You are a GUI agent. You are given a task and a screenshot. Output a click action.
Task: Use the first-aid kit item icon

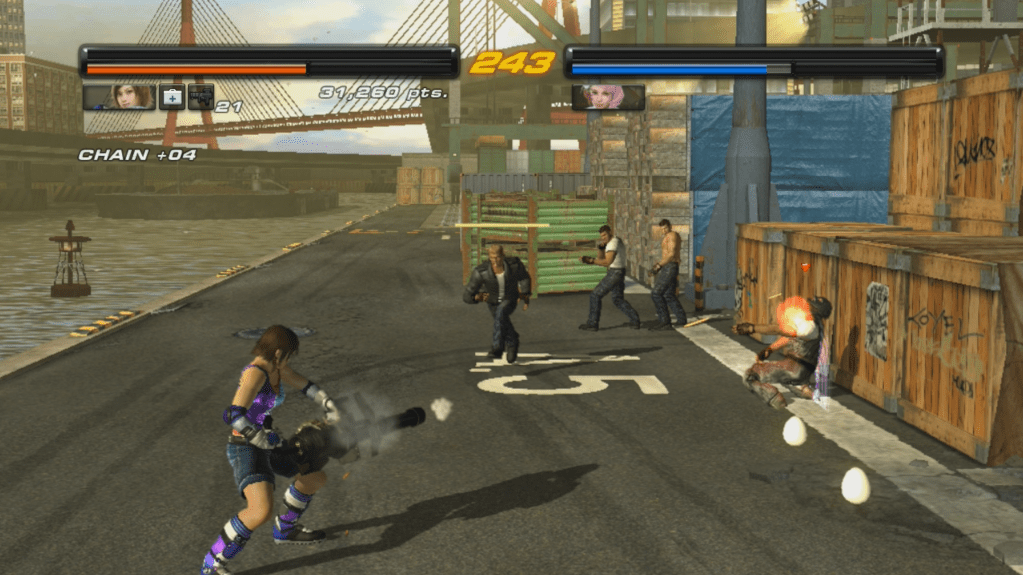(x=172, y=97)
